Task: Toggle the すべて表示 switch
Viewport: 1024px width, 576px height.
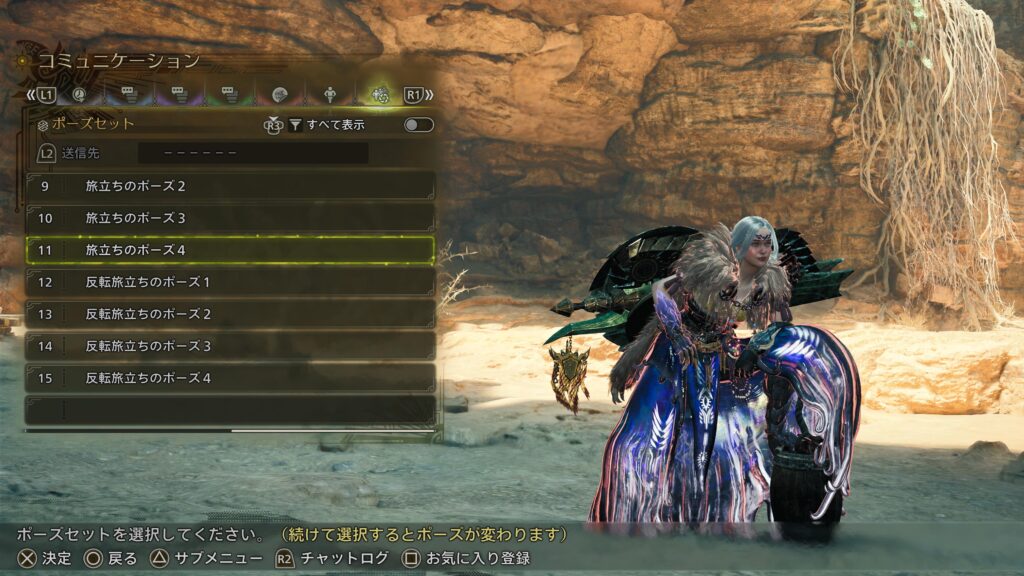Action: point(418,125)
